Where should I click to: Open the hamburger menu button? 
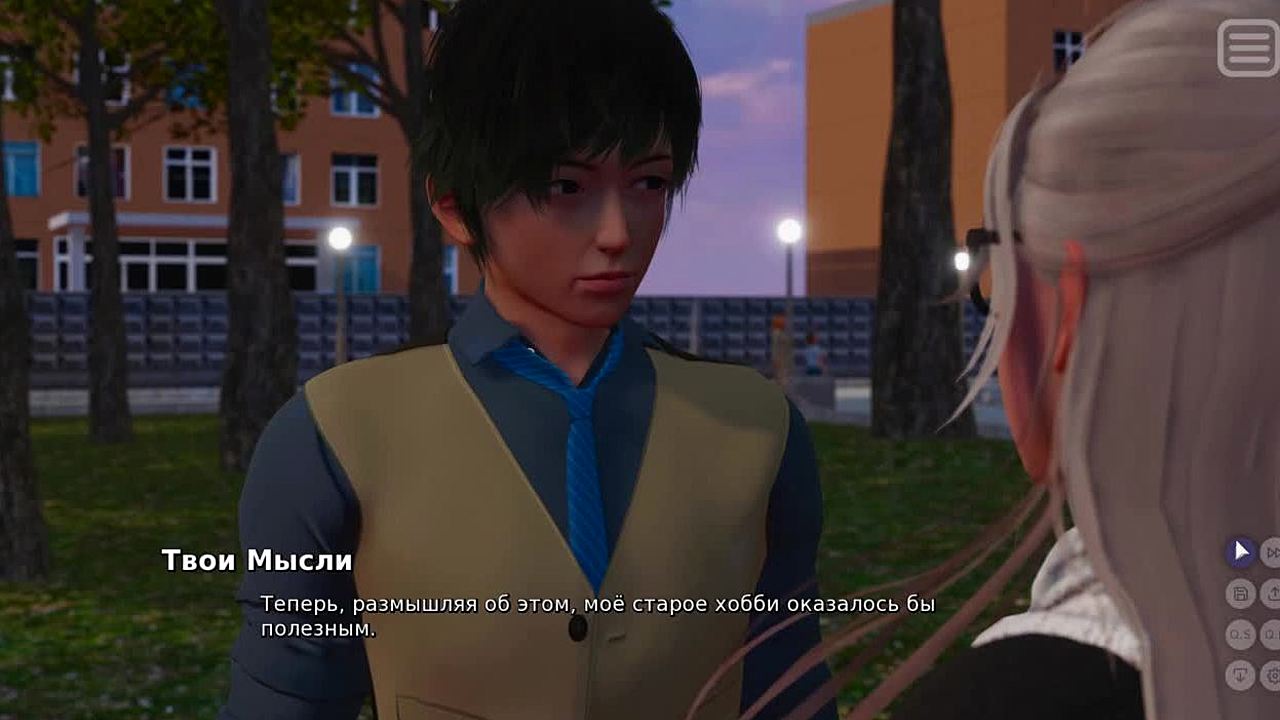(1247, 48)
